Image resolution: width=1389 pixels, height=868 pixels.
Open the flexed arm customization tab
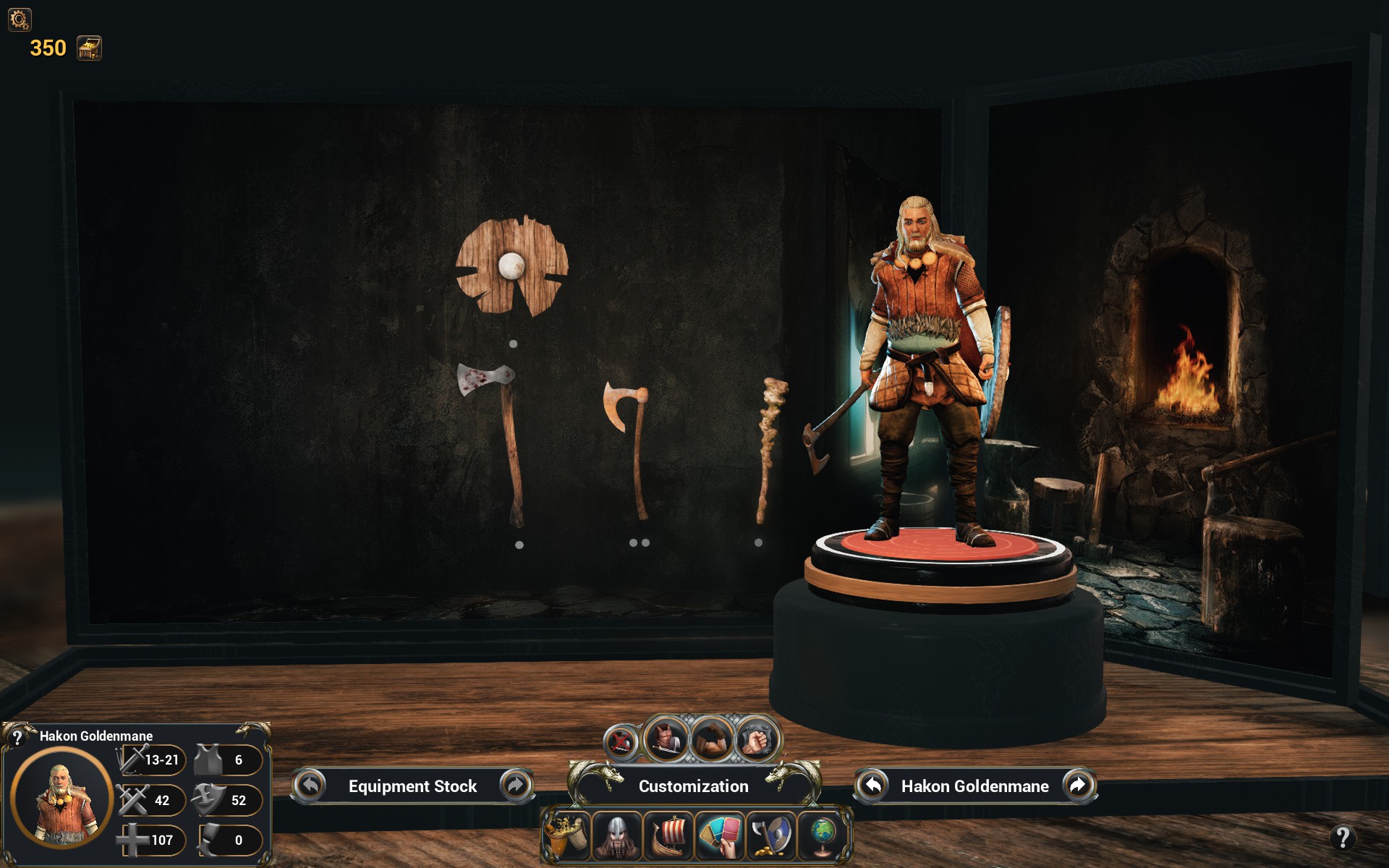(711, 739)
